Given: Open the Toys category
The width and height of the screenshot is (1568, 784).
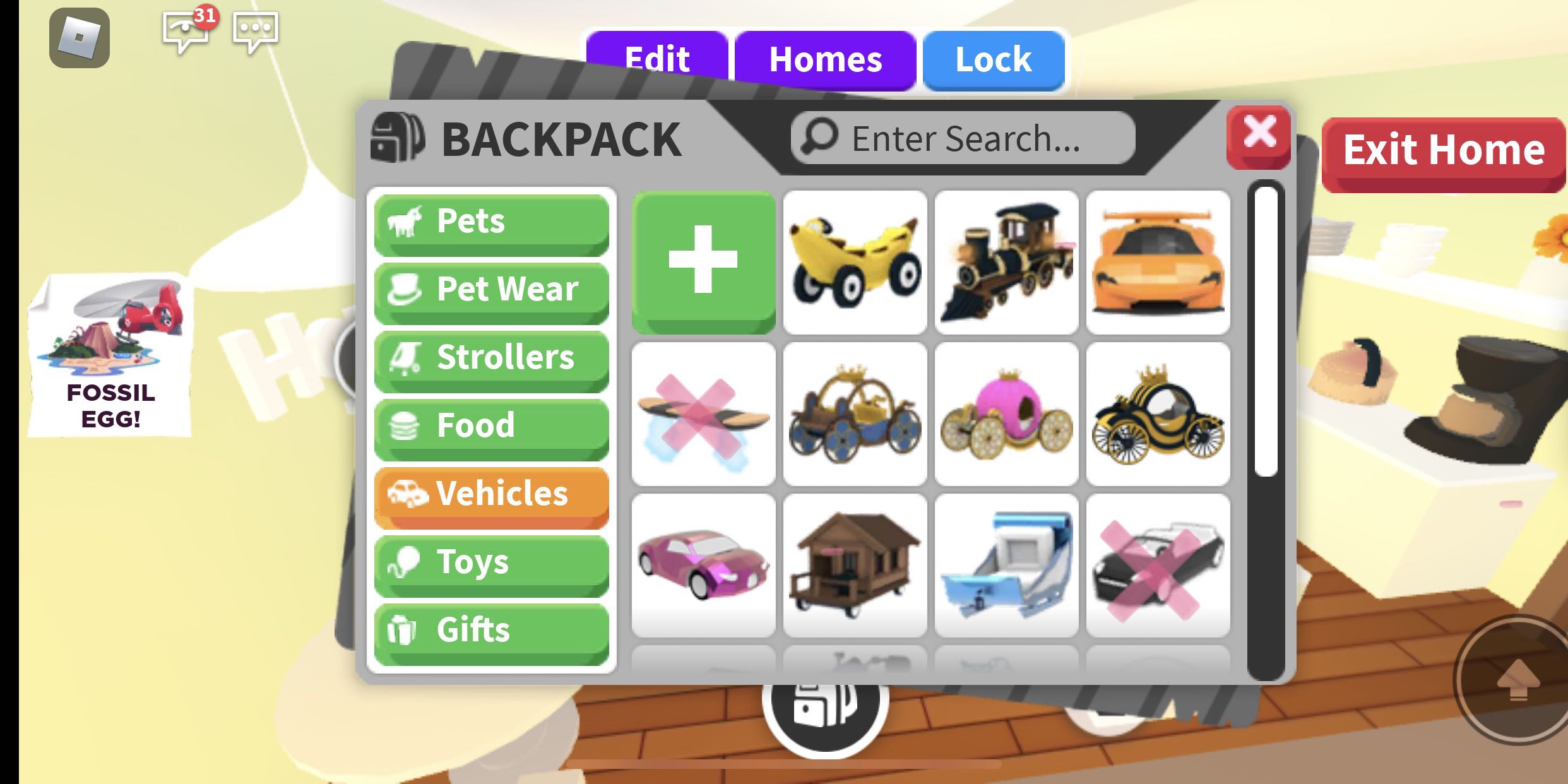Looking at the screenshot, I should click(490, 562).
